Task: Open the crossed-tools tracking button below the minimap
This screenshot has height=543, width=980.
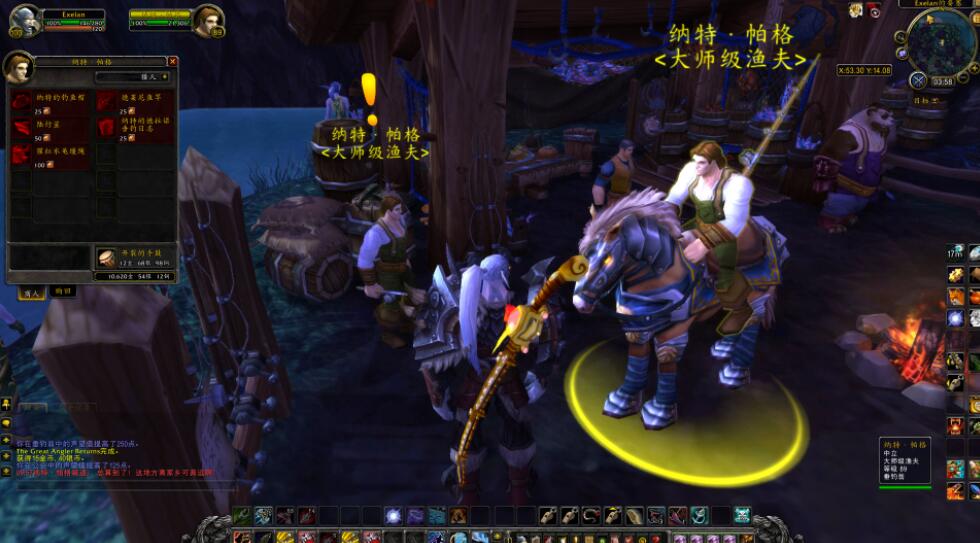Action: coord(918,80)
